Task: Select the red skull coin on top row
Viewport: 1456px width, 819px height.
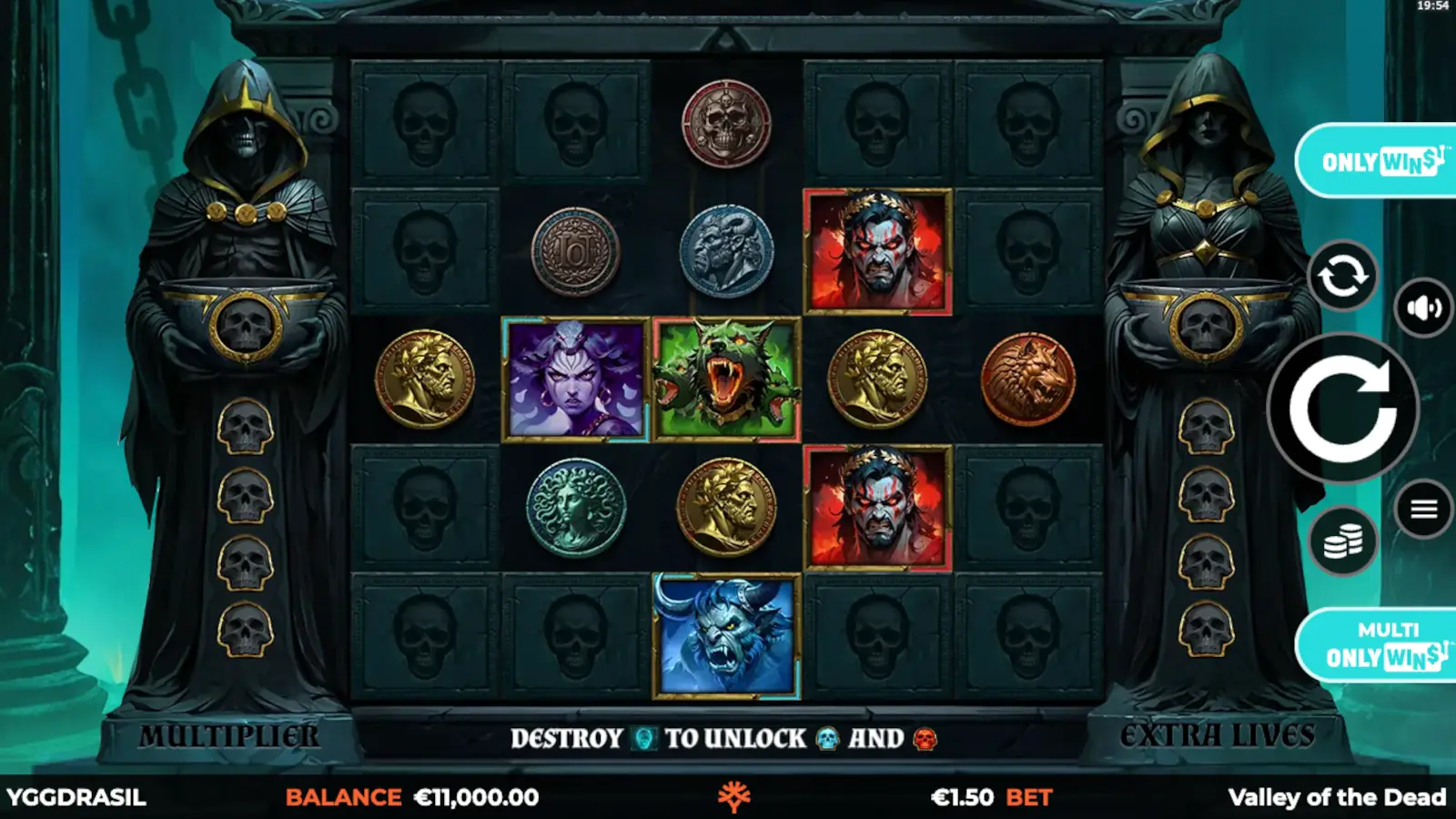Action: (725, 123)
